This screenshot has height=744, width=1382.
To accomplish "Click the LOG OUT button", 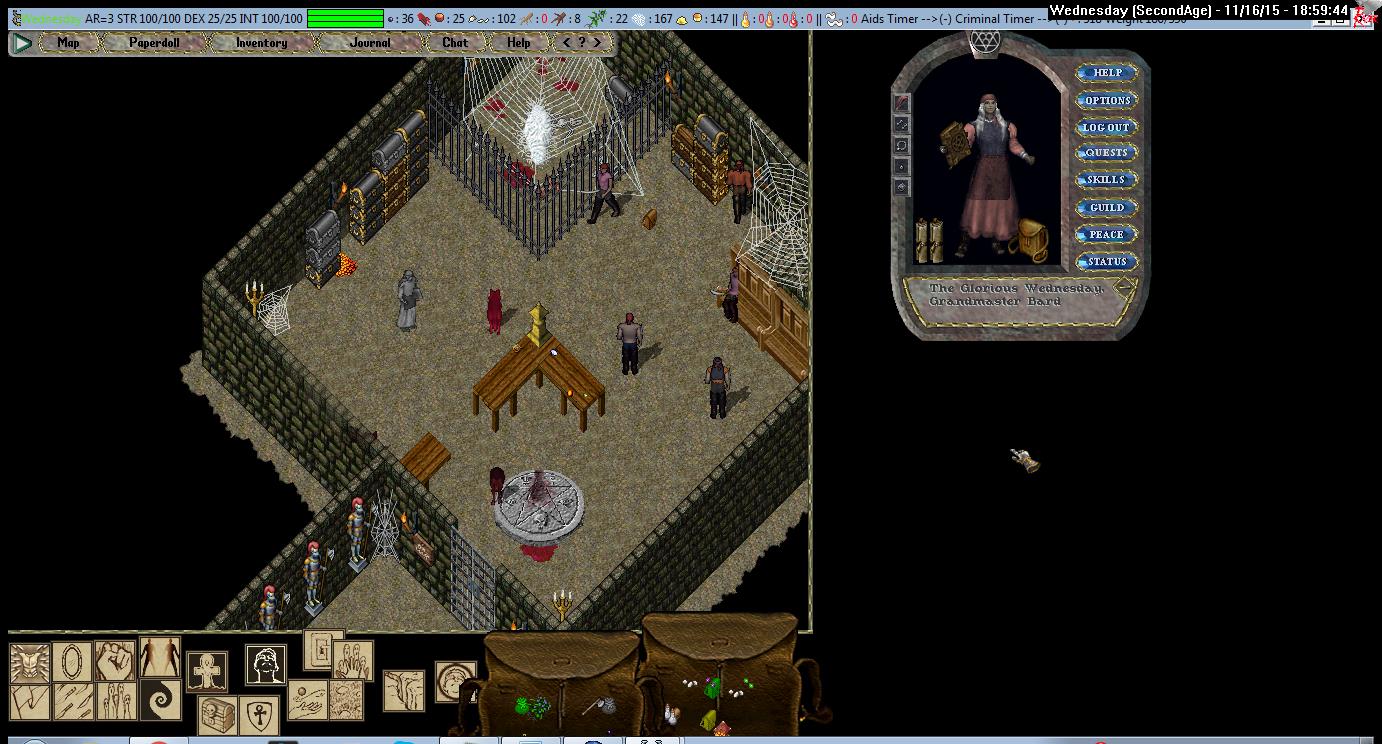I will pos(1106,127).
